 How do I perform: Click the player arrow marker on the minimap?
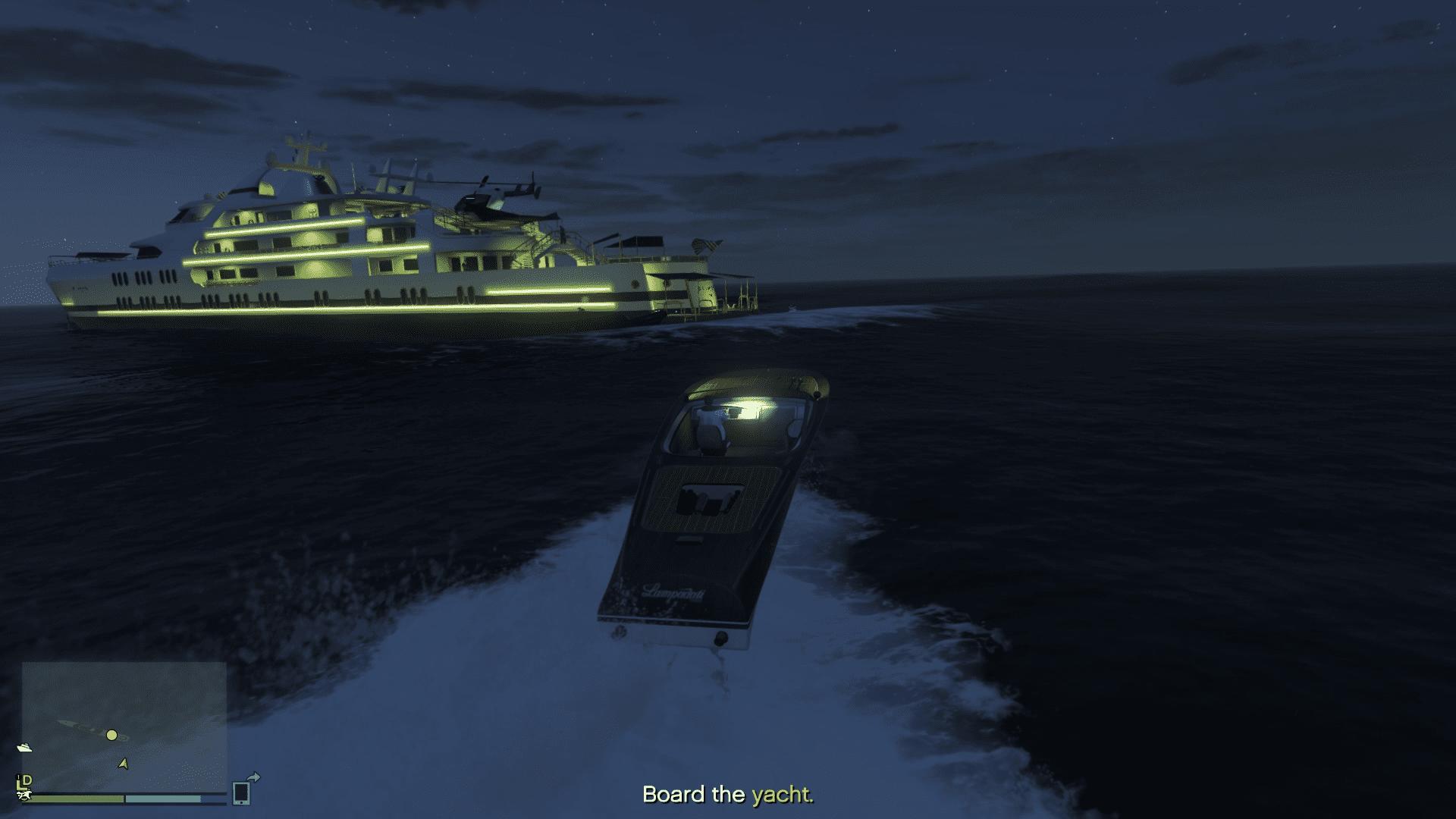[123, 764]
